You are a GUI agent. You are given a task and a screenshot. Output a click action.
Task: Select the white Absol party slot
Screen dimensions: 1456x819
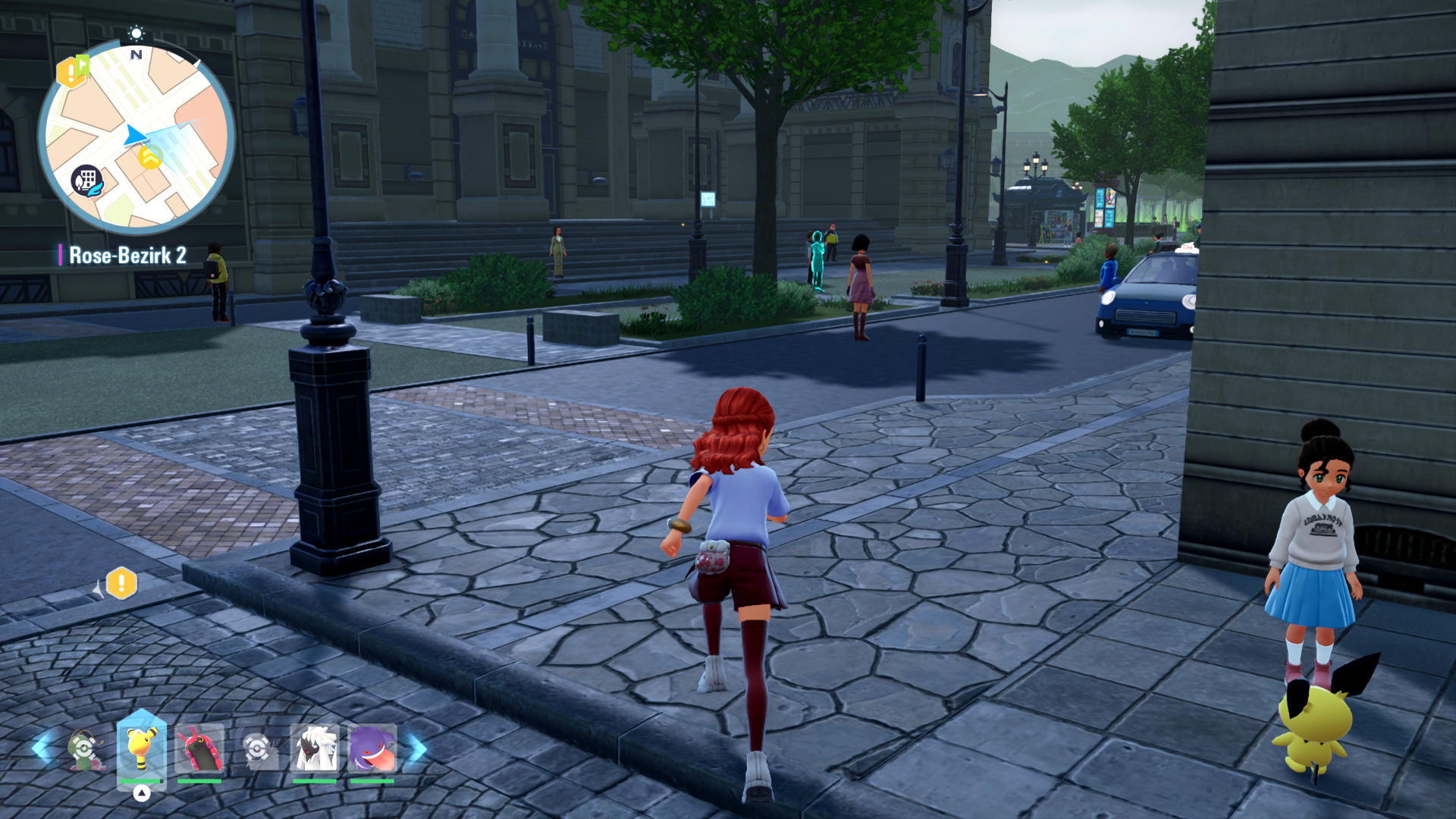pyautogui.click(x=314, y=750)
